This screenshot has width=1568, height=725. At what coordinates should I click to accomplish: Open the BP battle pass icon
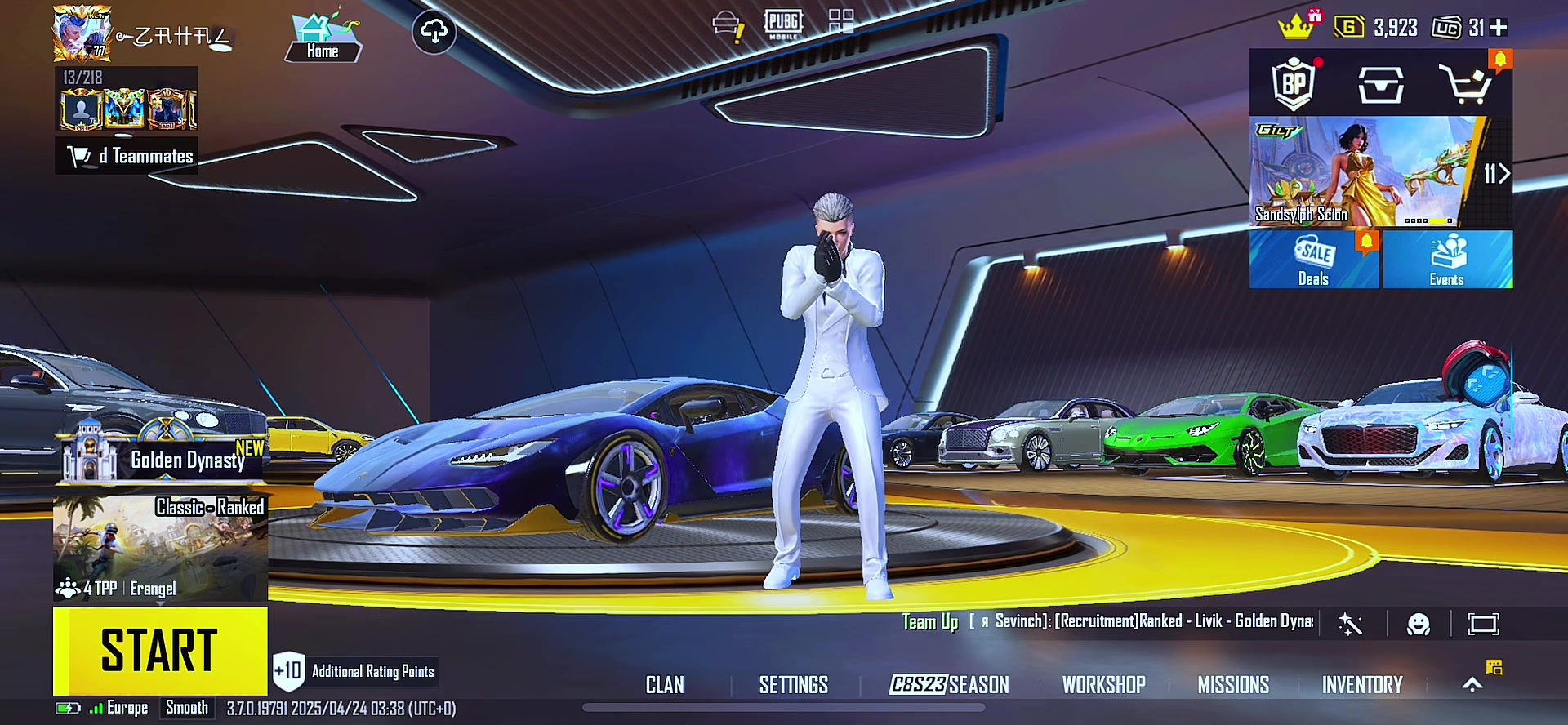pos(1294,83)
